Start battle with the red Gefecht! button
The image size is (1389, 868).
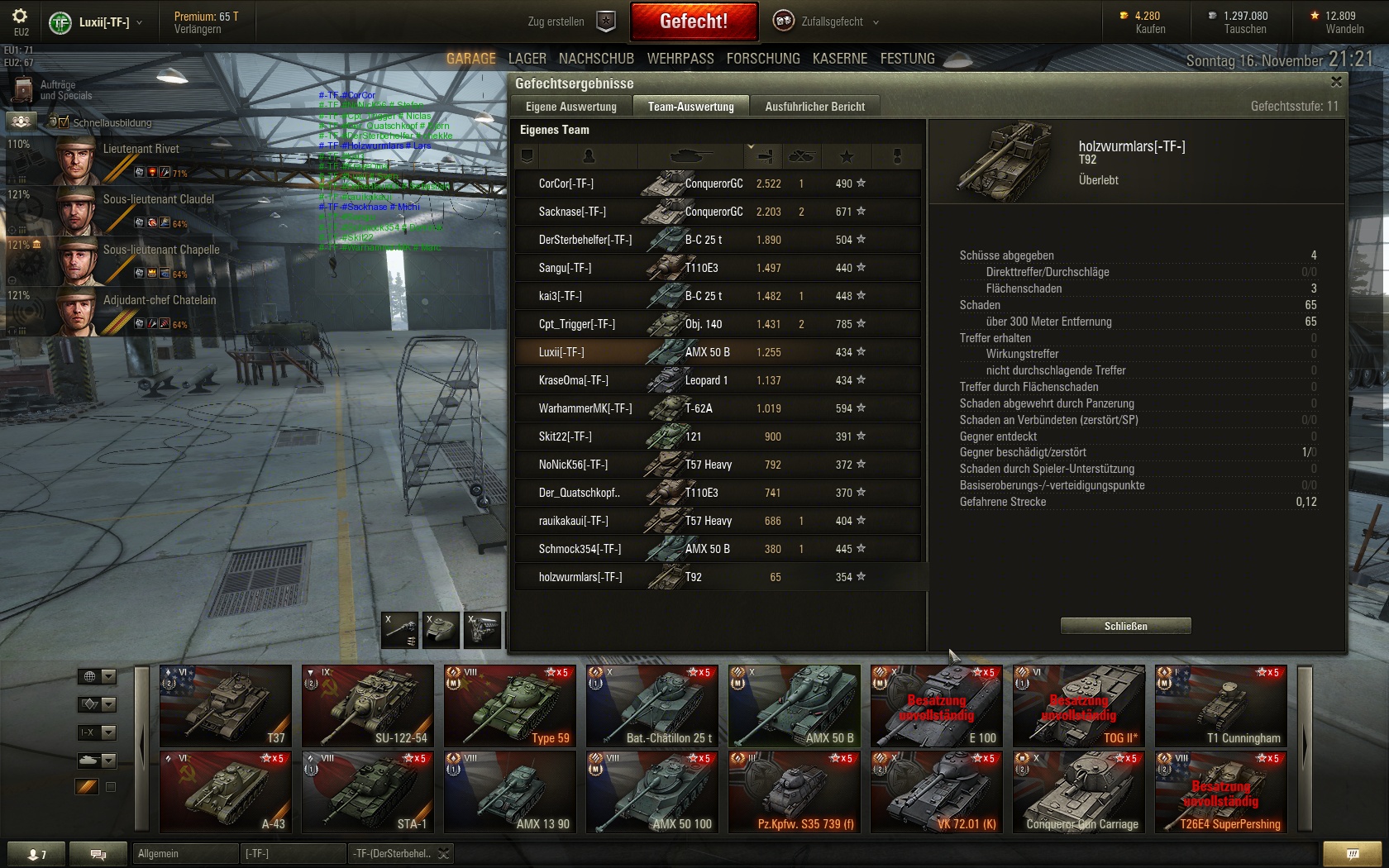694,21
